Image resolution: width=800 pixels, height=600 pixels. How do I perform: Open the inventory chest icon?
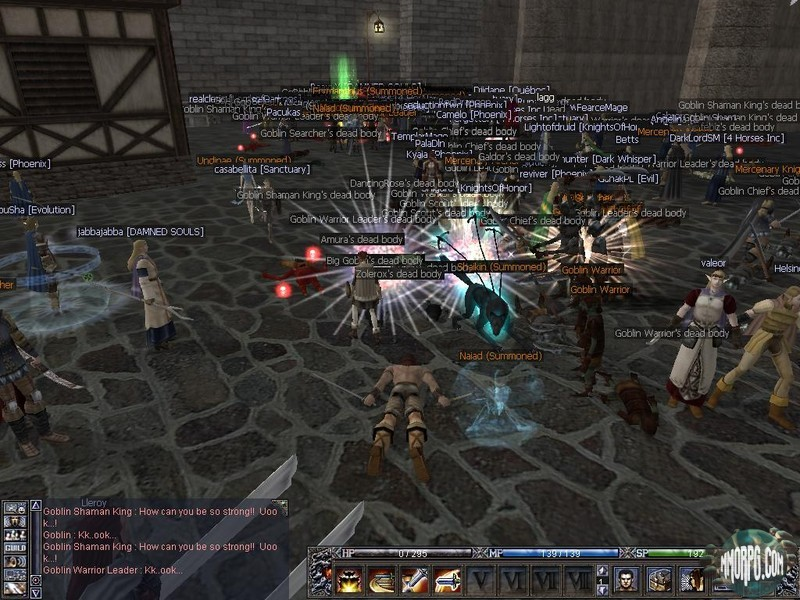(659, 579)
